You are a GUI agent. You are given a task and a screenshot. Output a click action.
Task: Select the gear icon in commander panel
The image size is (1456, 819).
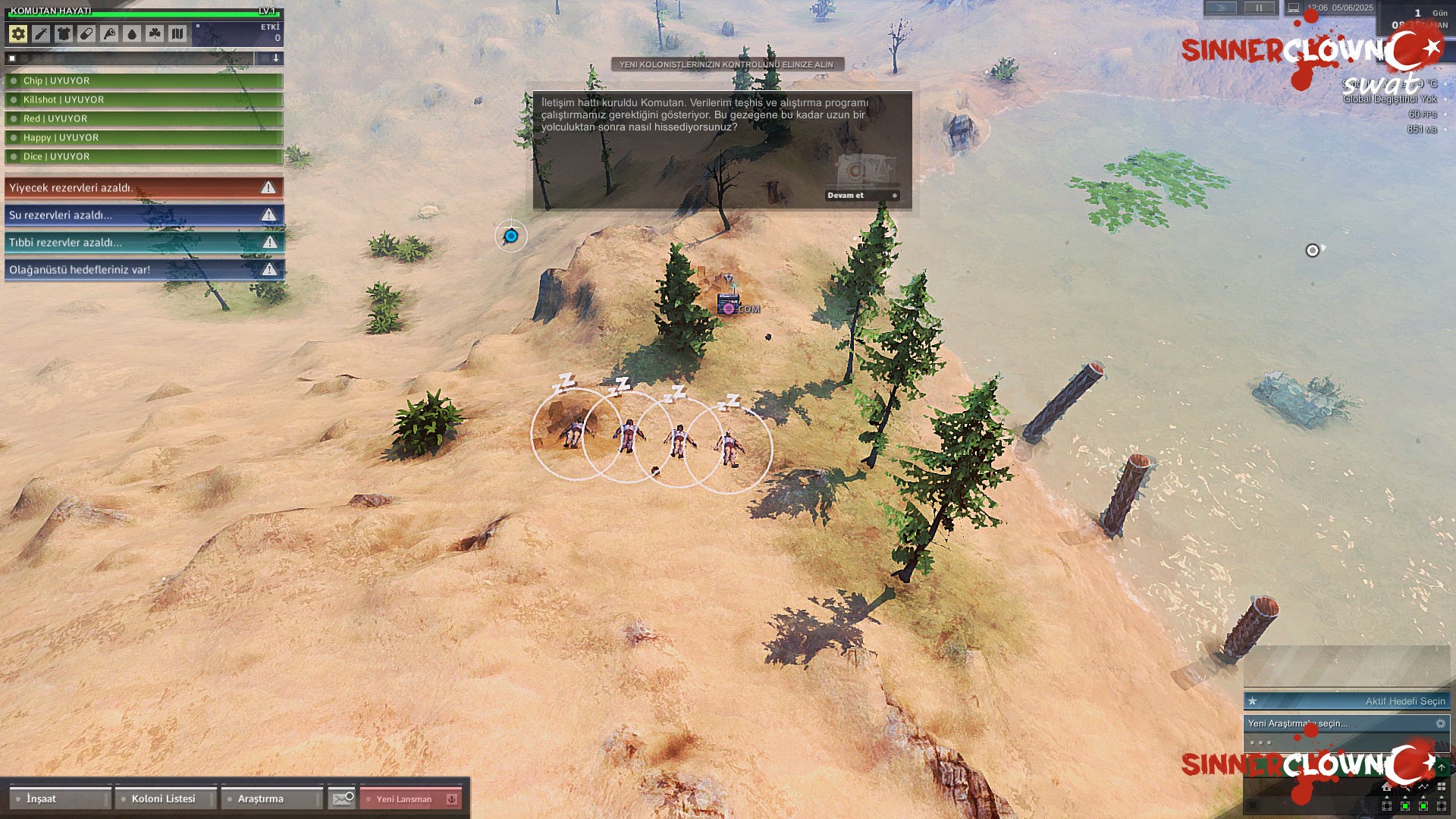click(x=18, y=33)
